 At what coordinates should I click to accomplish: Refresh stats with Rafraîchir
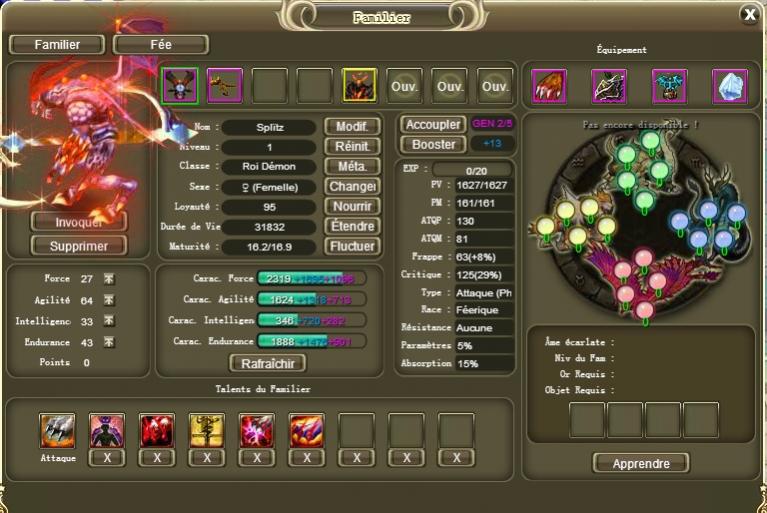(x=267, y=363)
